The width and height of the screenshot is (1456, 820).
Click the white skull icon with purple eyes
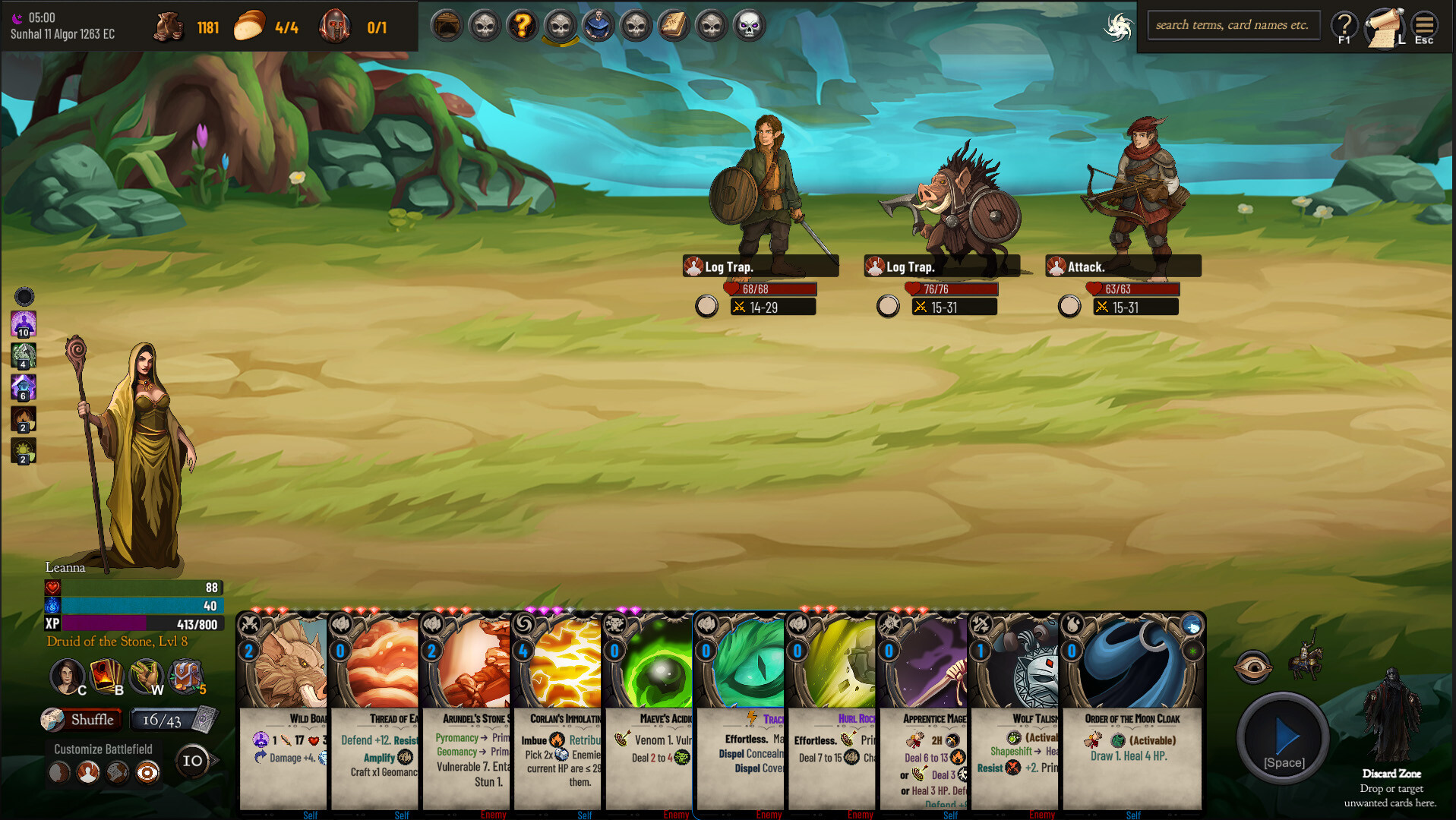pyautogui.click(x=749, y=25)
